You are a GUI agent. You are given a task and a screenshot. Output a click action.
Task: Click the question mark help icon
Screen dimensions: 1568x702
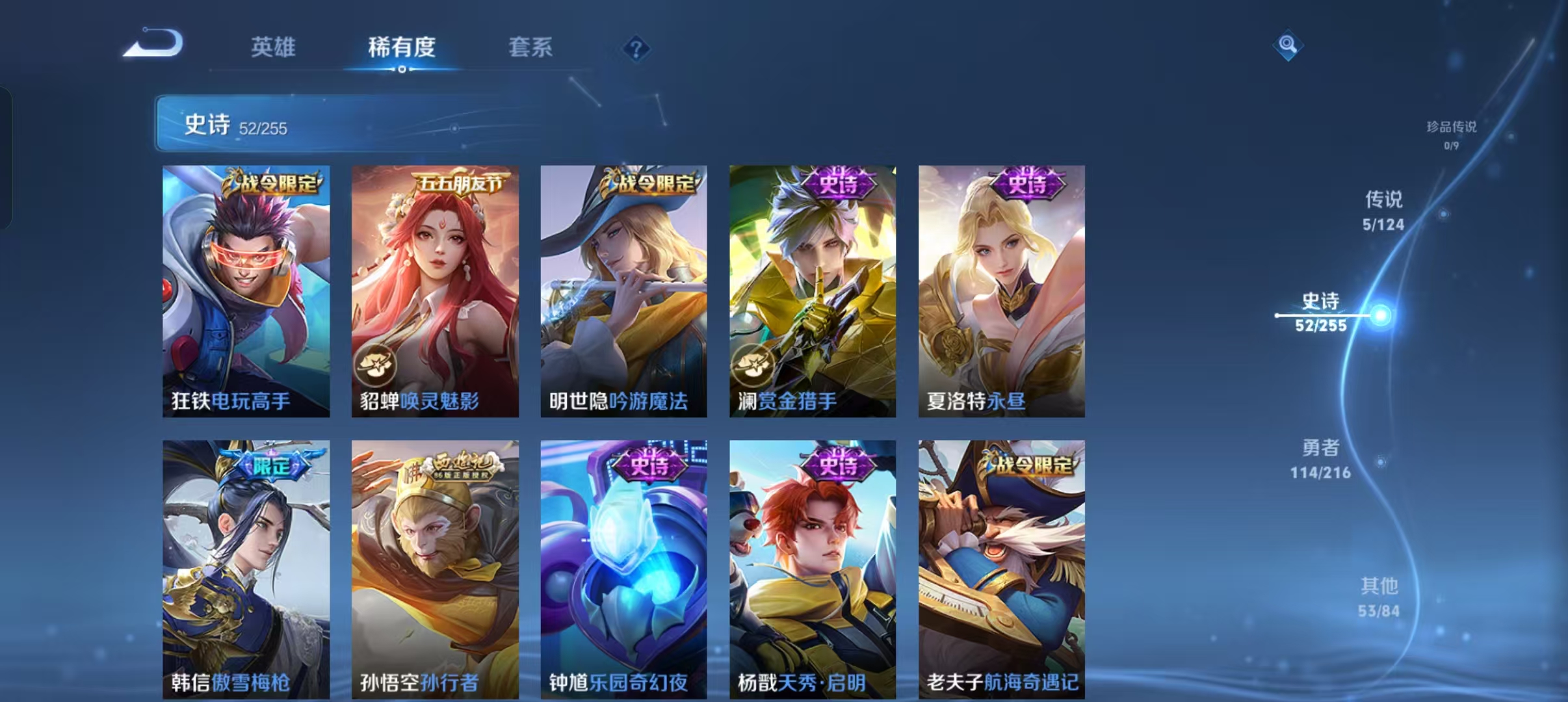[636, 49]
